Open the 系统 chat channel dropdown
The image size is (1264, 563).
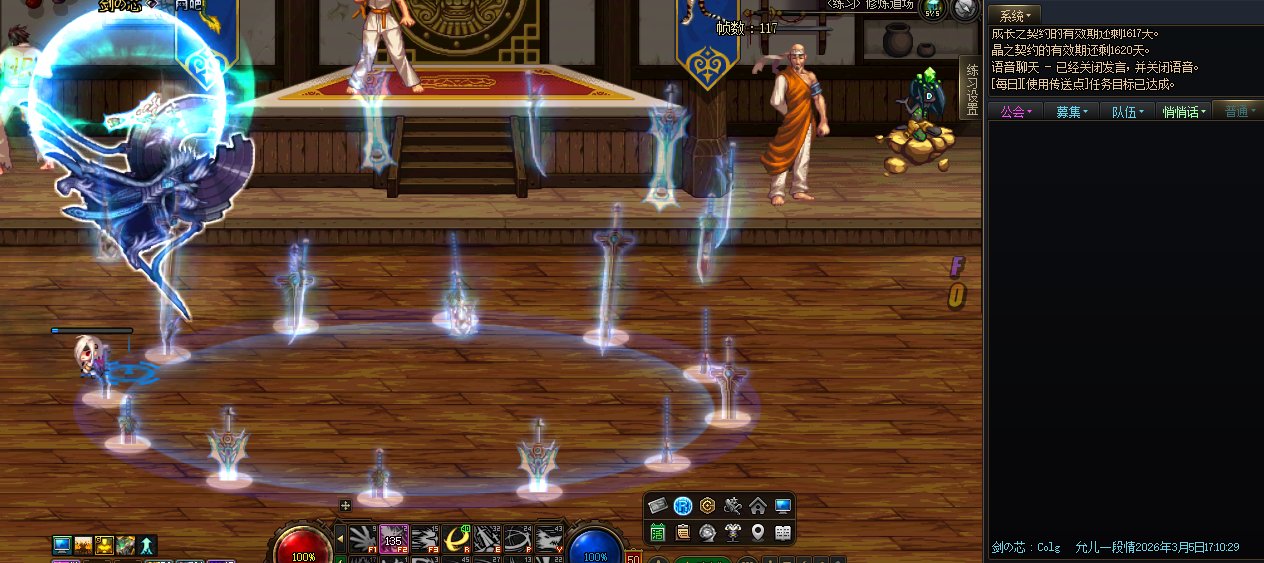pyautogui.click(x=1014, y=15)
